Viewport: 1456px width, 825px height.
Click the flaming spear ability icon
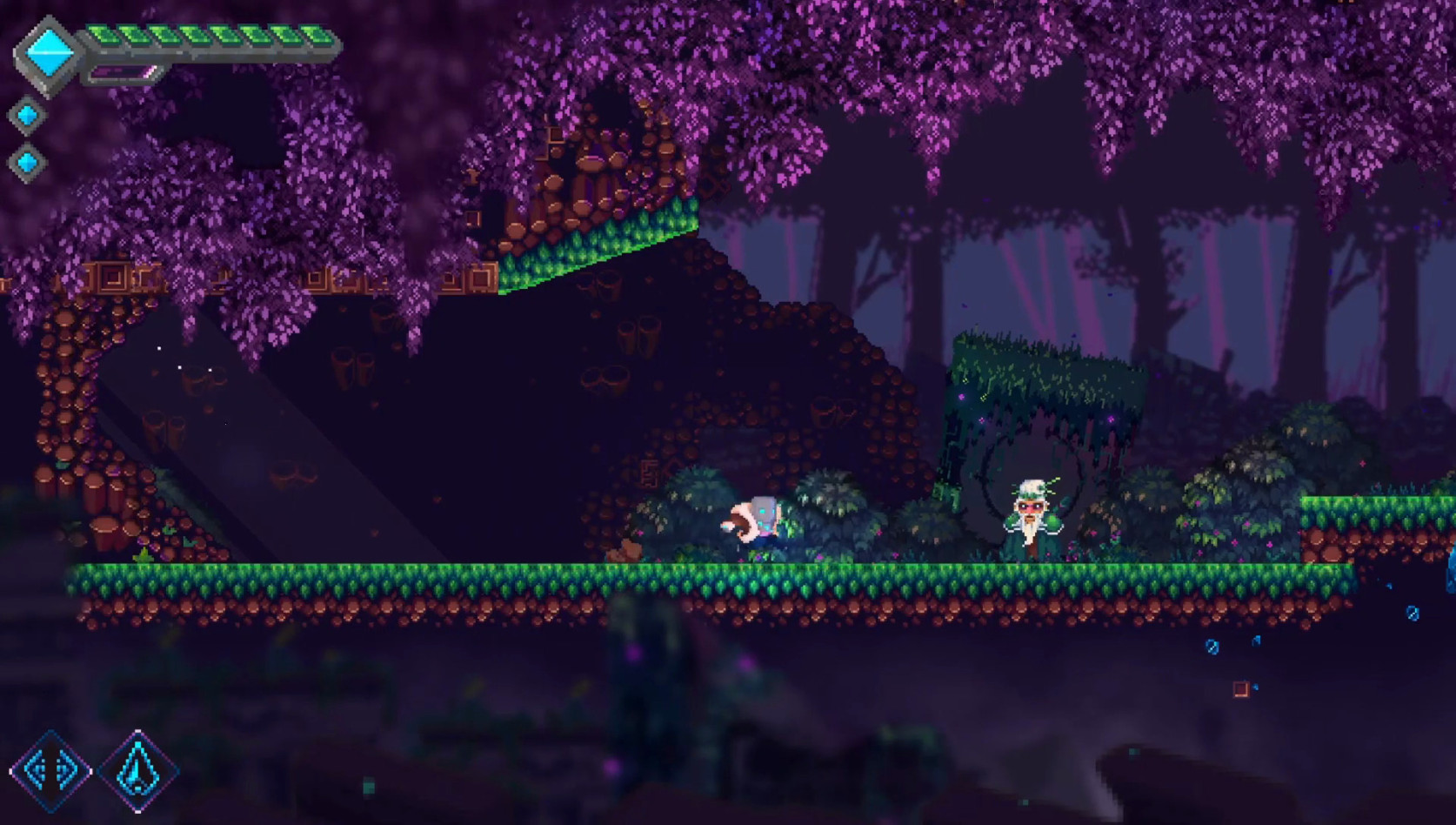(139, 769)
